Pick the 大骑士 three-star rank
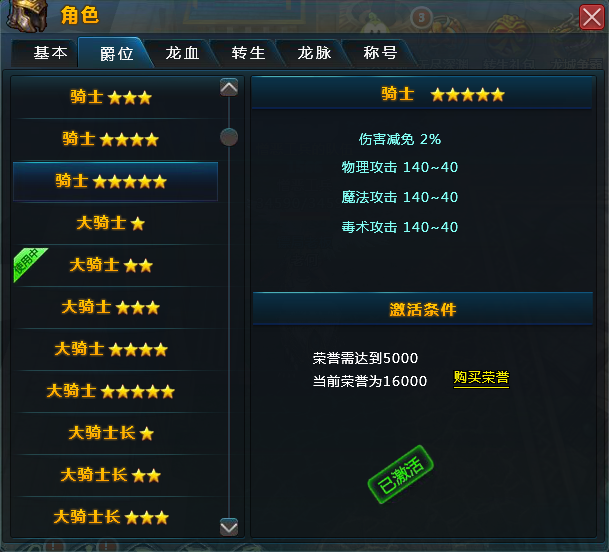Screen dimensions: 609x552 [111, 307]
